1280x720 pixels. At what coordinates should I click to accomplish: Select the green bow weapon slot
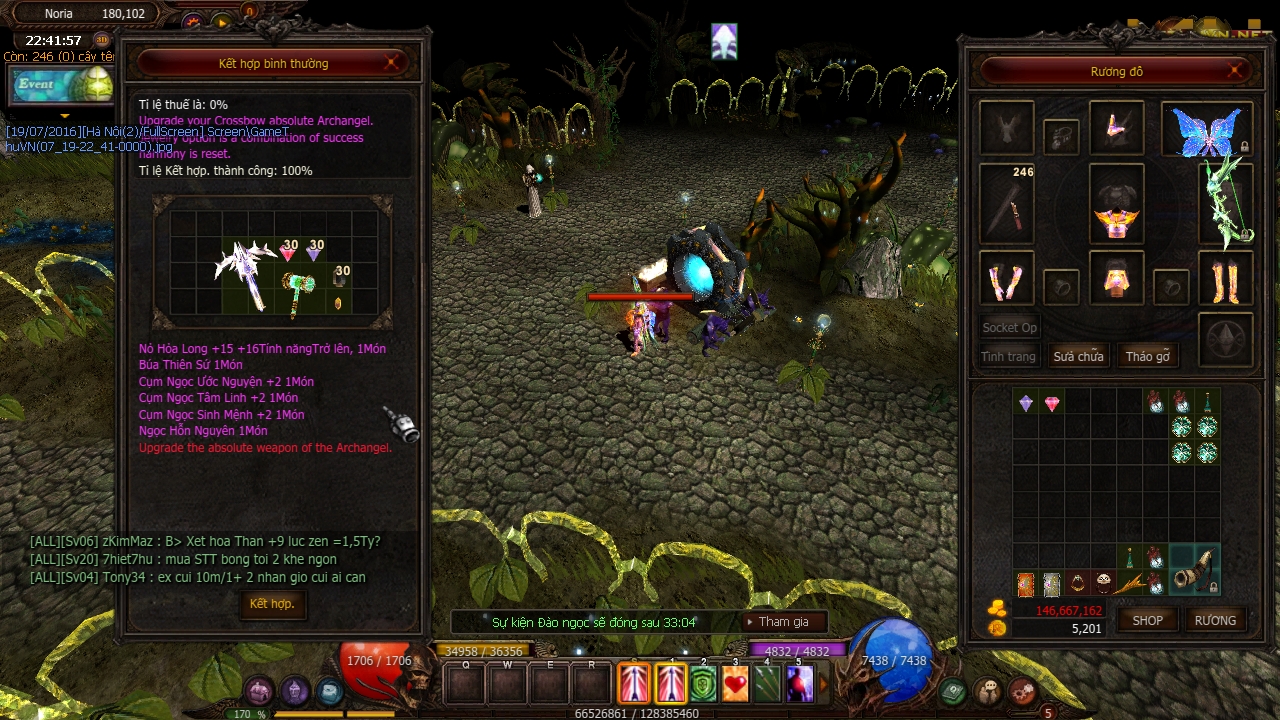(x=1226, y=204)
